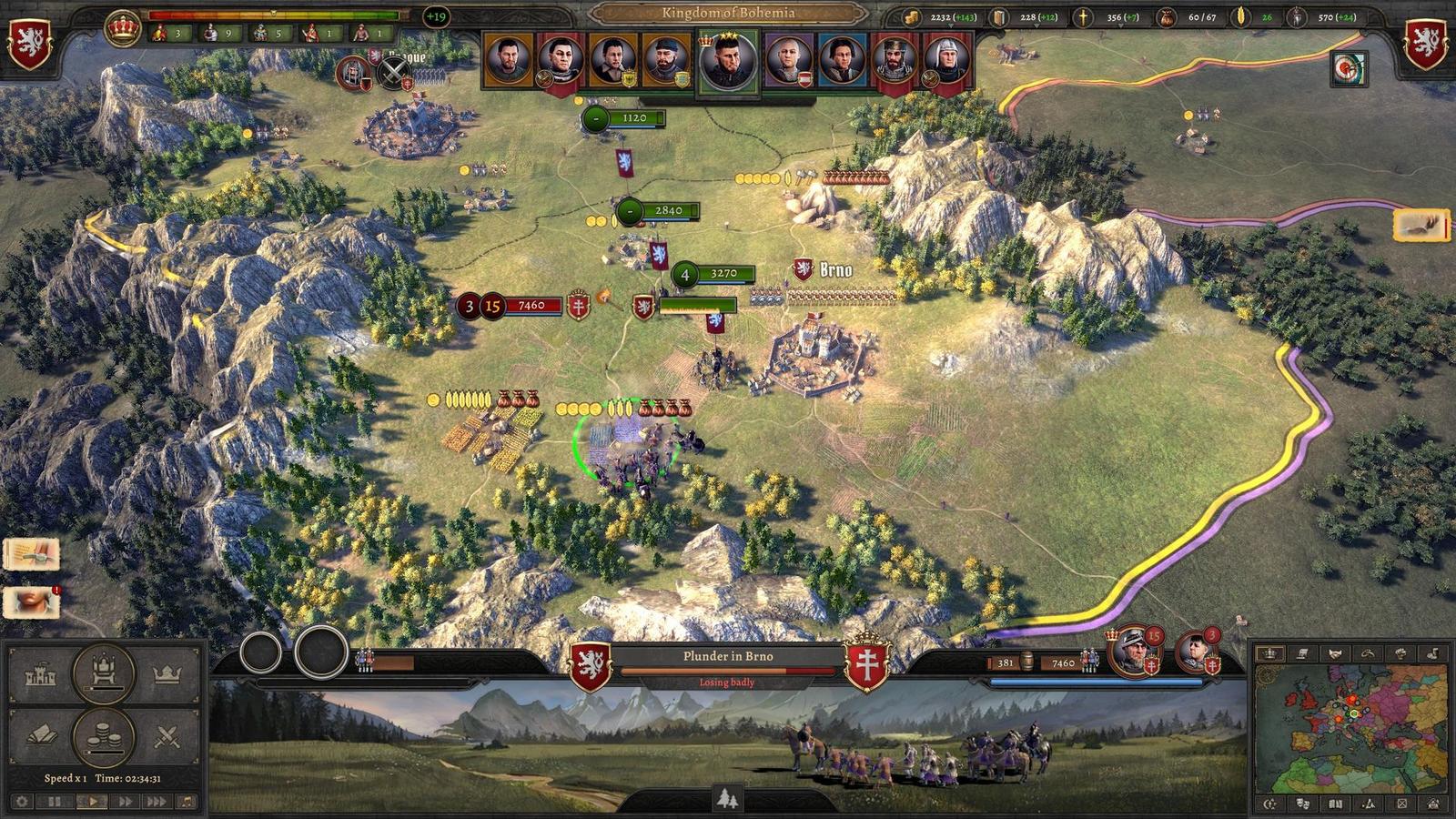This screenshot has width=1456, height=819.
Task: Switch minimap to the handshake view tab
Action: click(1335, 653)
